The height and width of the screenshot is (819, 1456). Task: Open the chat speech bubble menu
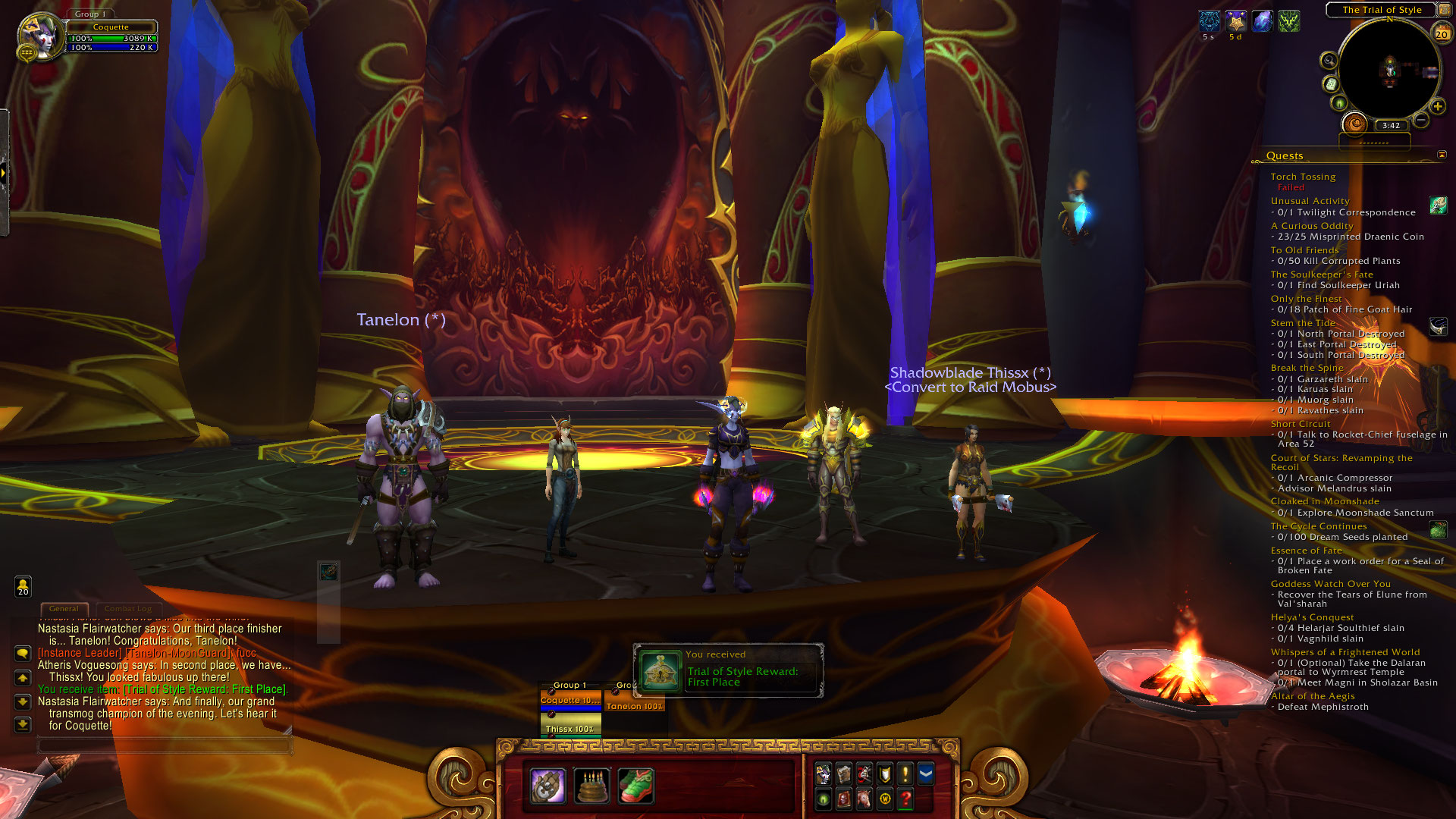[23, 653]
